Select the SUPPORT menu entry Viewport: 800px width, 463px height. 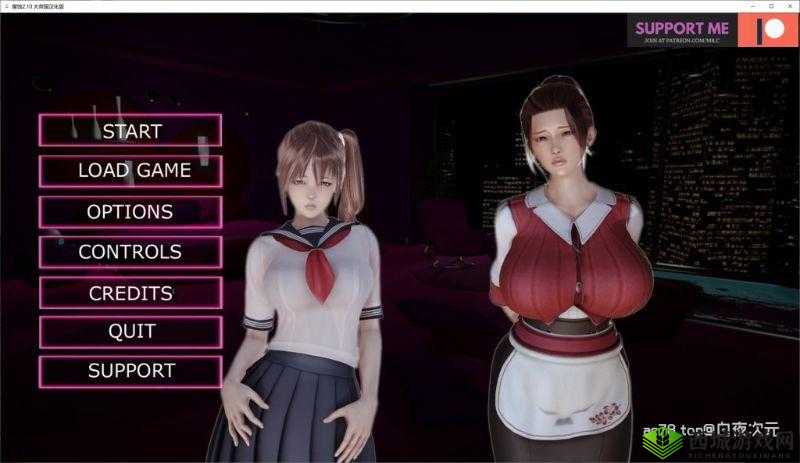point(131,371)
